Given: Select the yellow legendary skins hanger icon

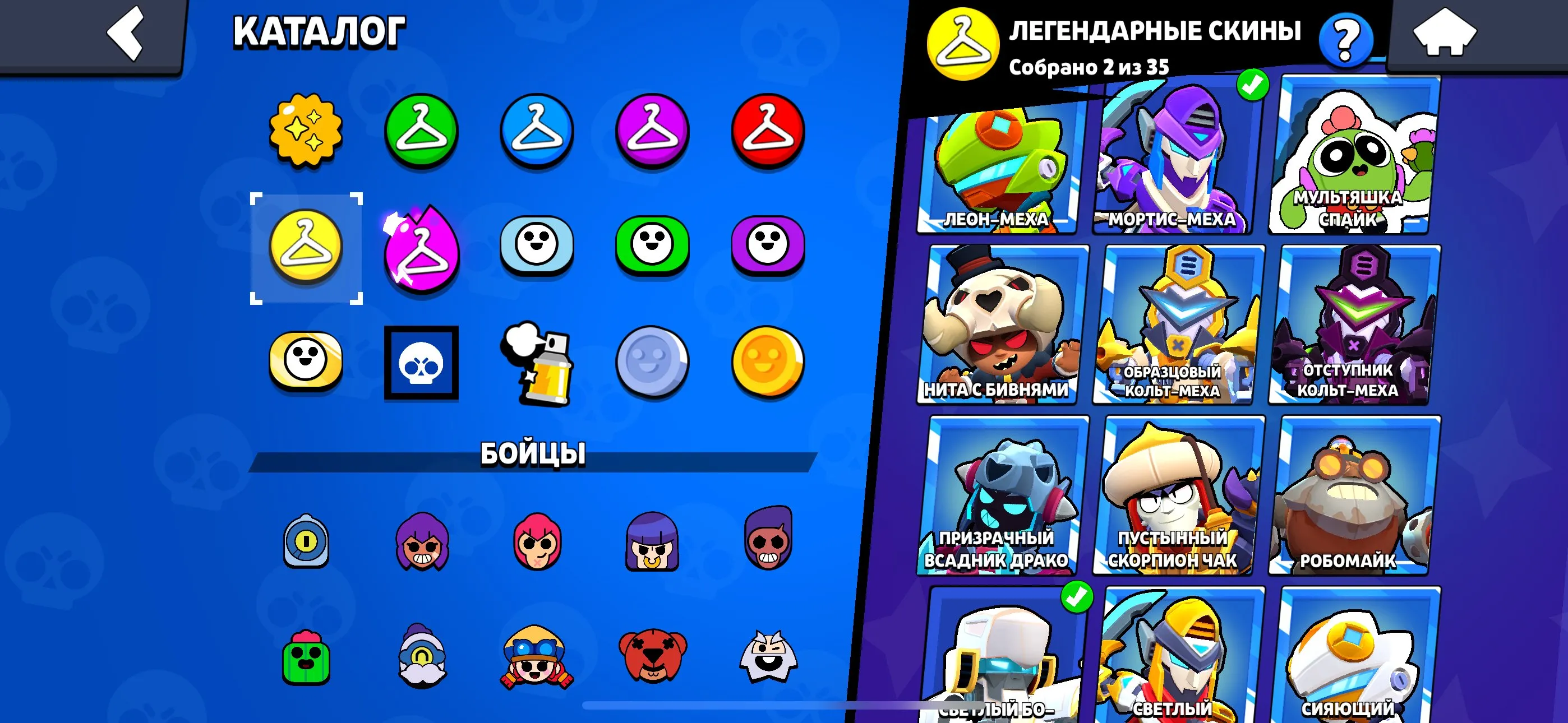Looking at the screenshot, I should [308, 247].
